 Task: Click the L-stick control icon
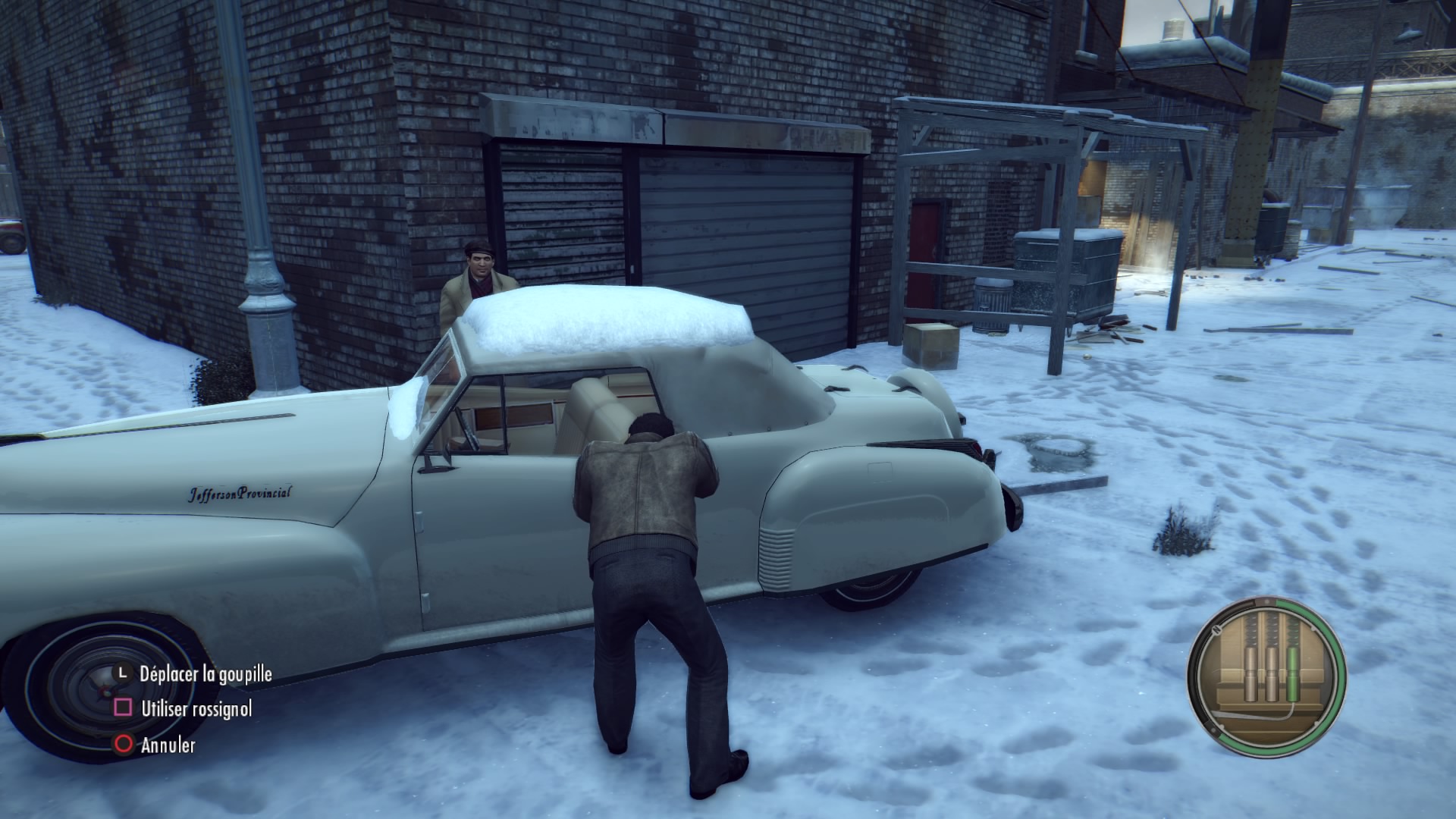[x=123, y=674]
